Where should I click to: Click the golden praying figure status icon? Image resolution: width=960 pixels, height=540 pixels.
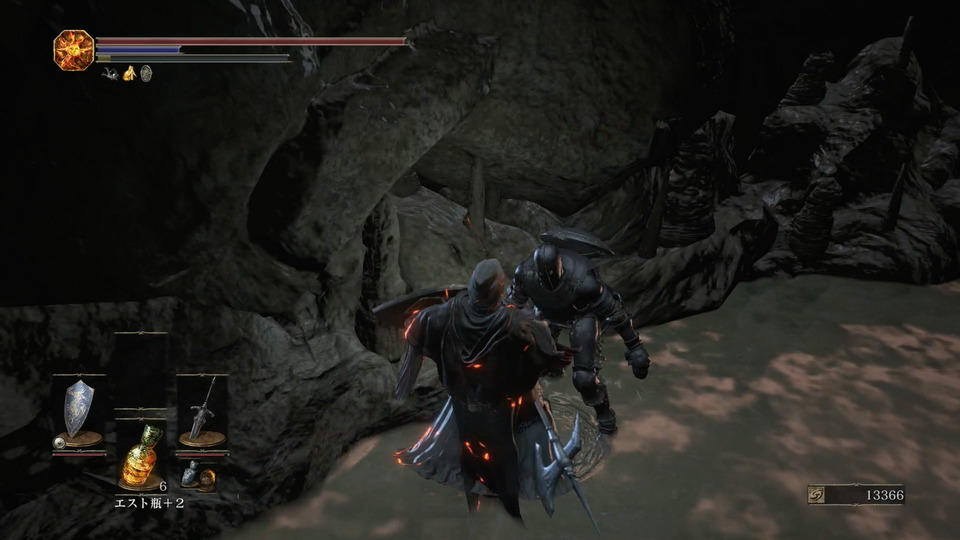point(129,72)
